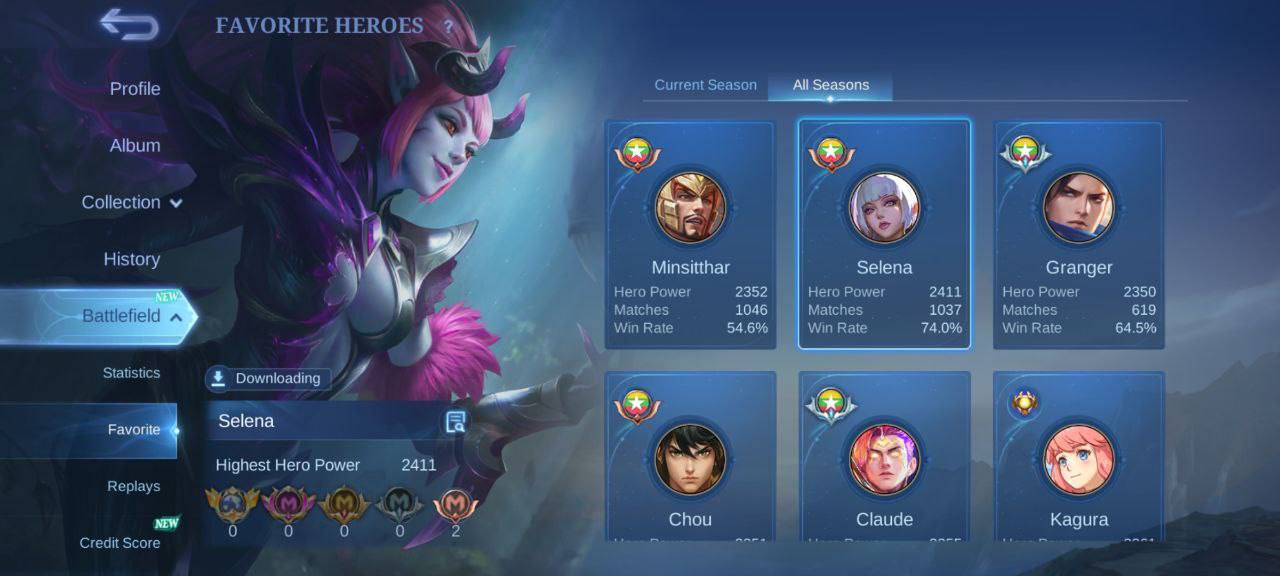Expand the Collection menu
Image resolution: width=1280 pixels, height=576 pixels.
pos(131,202)
